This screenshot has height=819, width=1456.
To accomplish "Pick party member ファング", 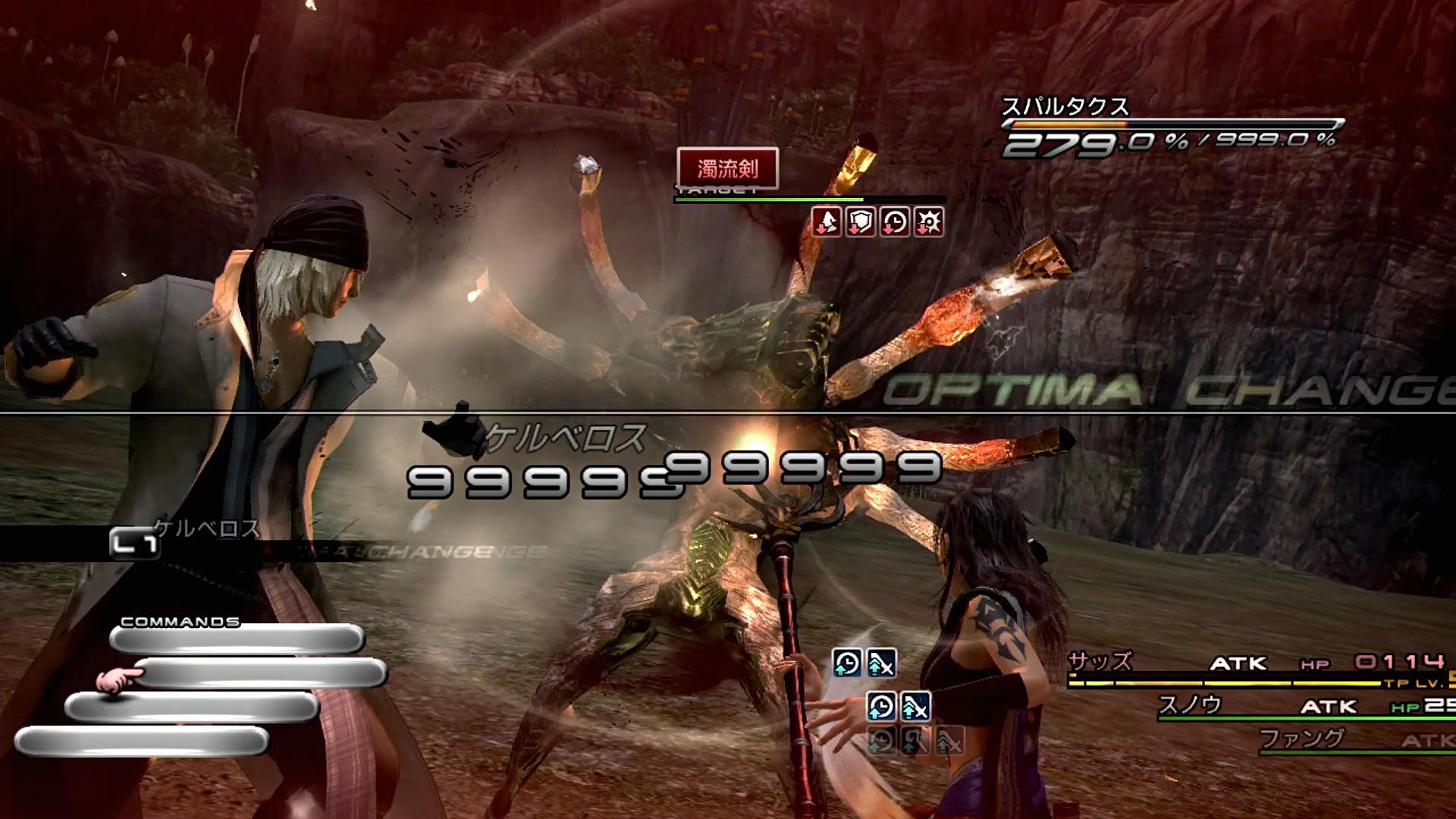I will (1301, 737).
